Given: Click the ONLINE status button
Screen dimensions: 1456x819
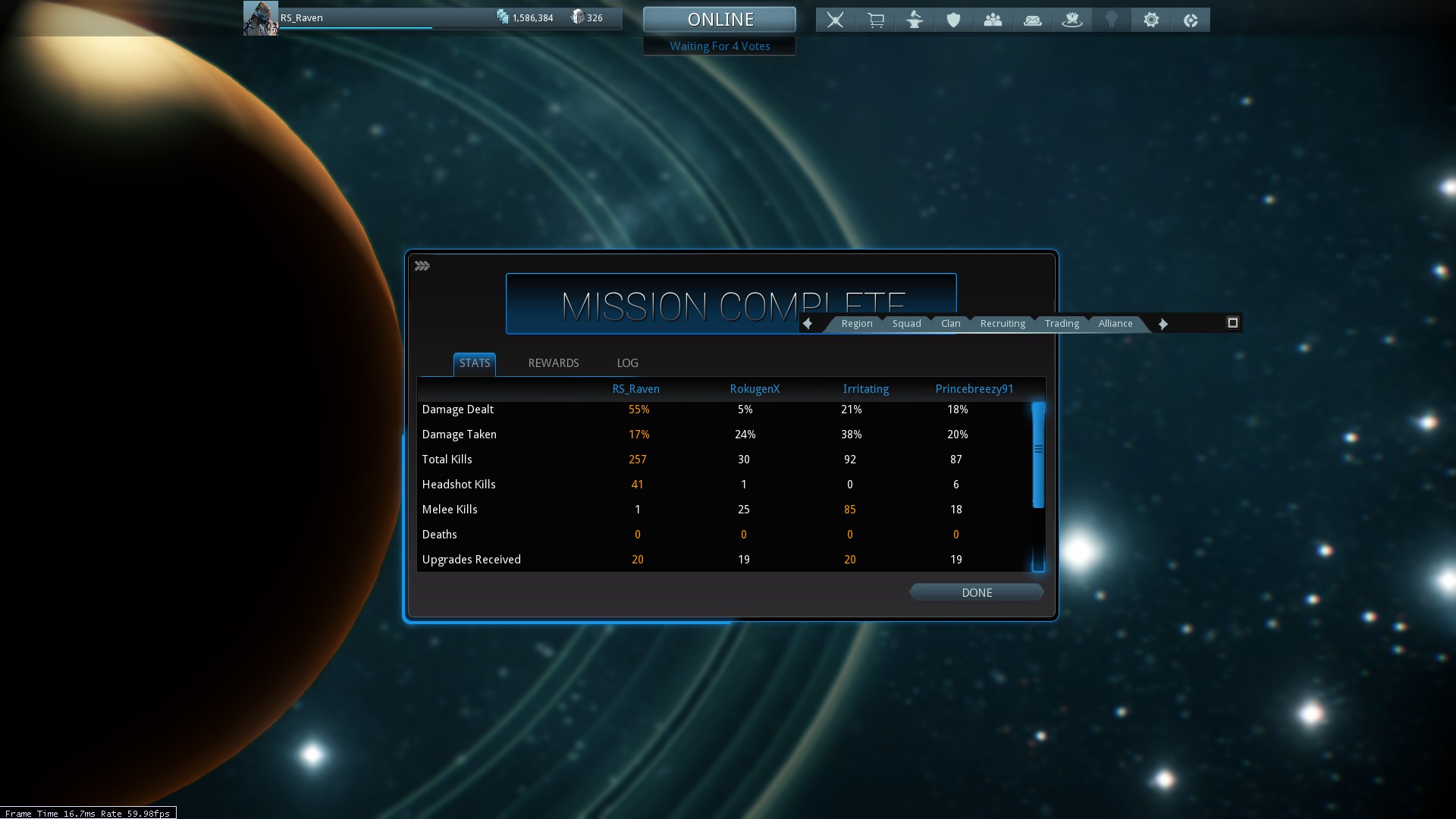Looking at the screenshot, I should (x=720, y=19).
